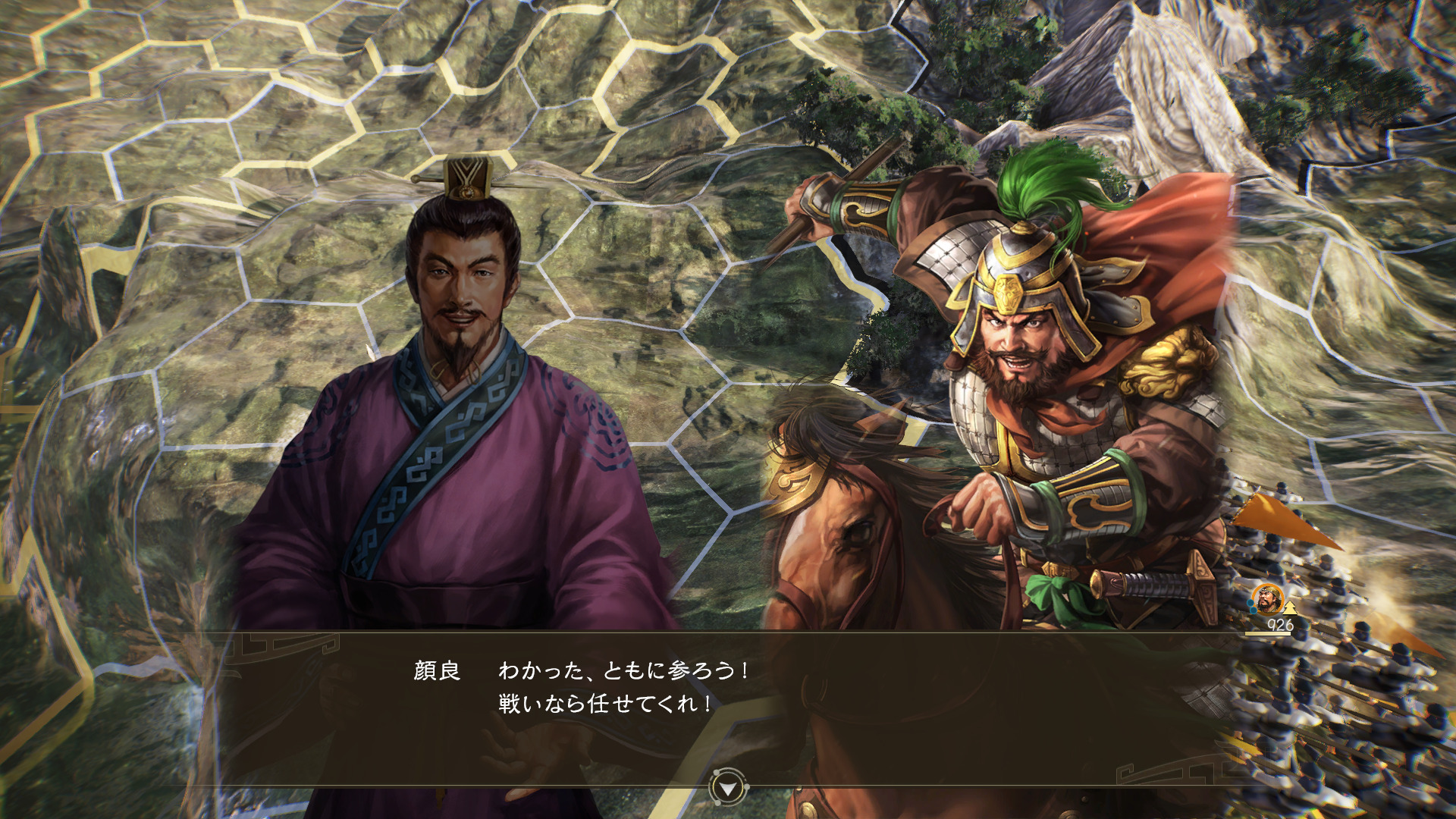Select the yellow double-arrow march status icon
This screenshot has width=1456, height=819.
[1289, 607]
